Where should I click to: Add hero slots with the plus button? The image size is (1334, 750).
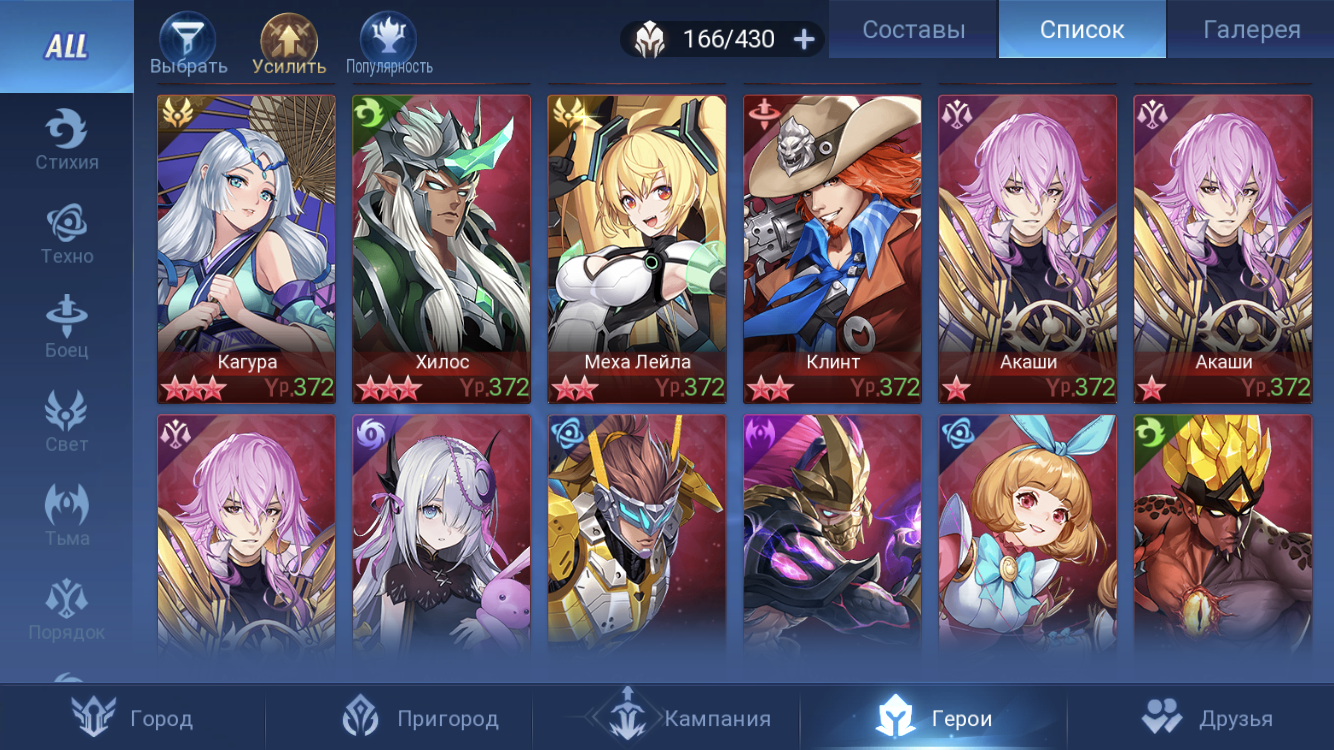pos(804,39)
